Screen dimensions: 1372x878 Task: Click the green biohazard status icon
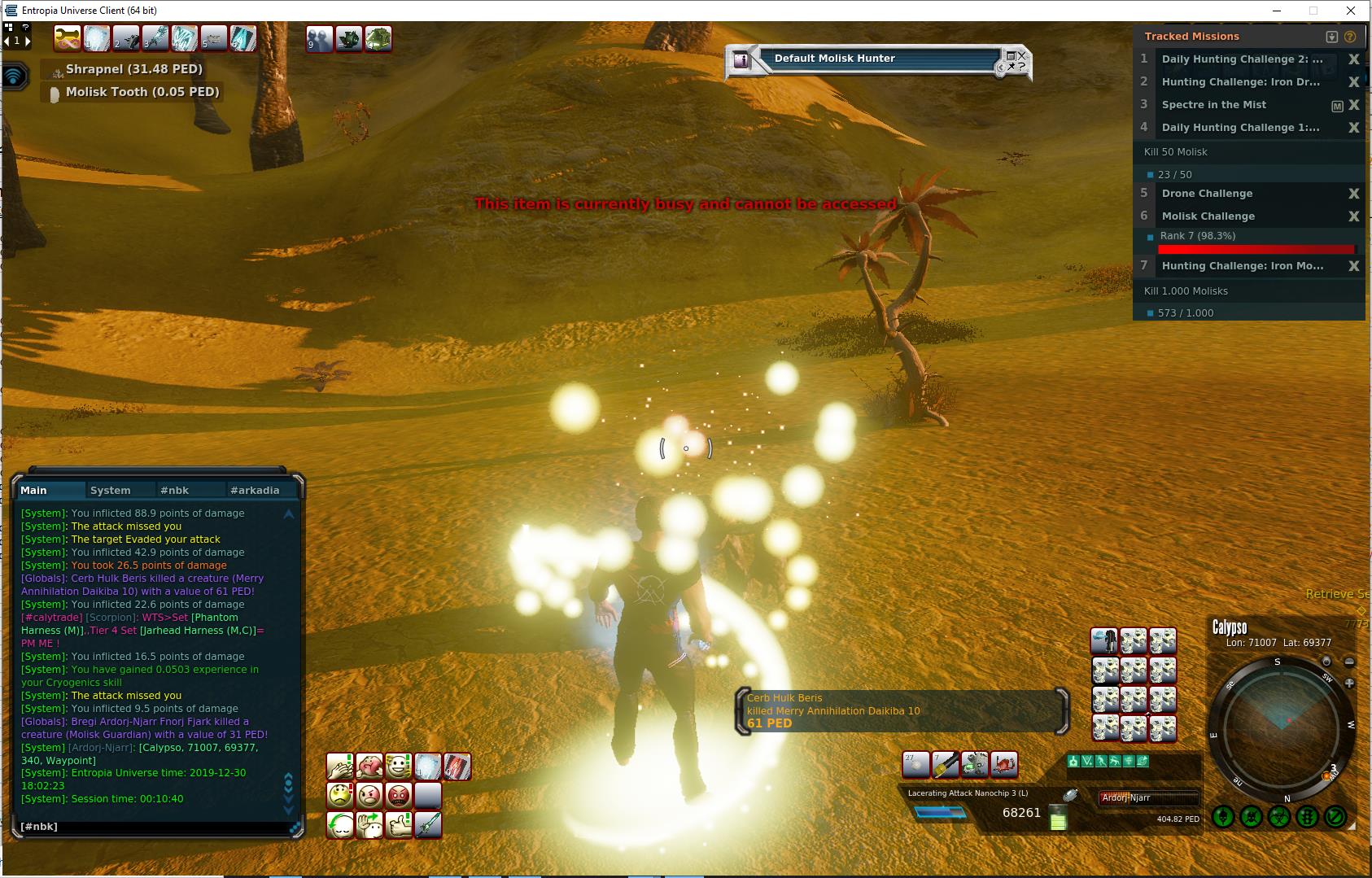pos(1279,816)
